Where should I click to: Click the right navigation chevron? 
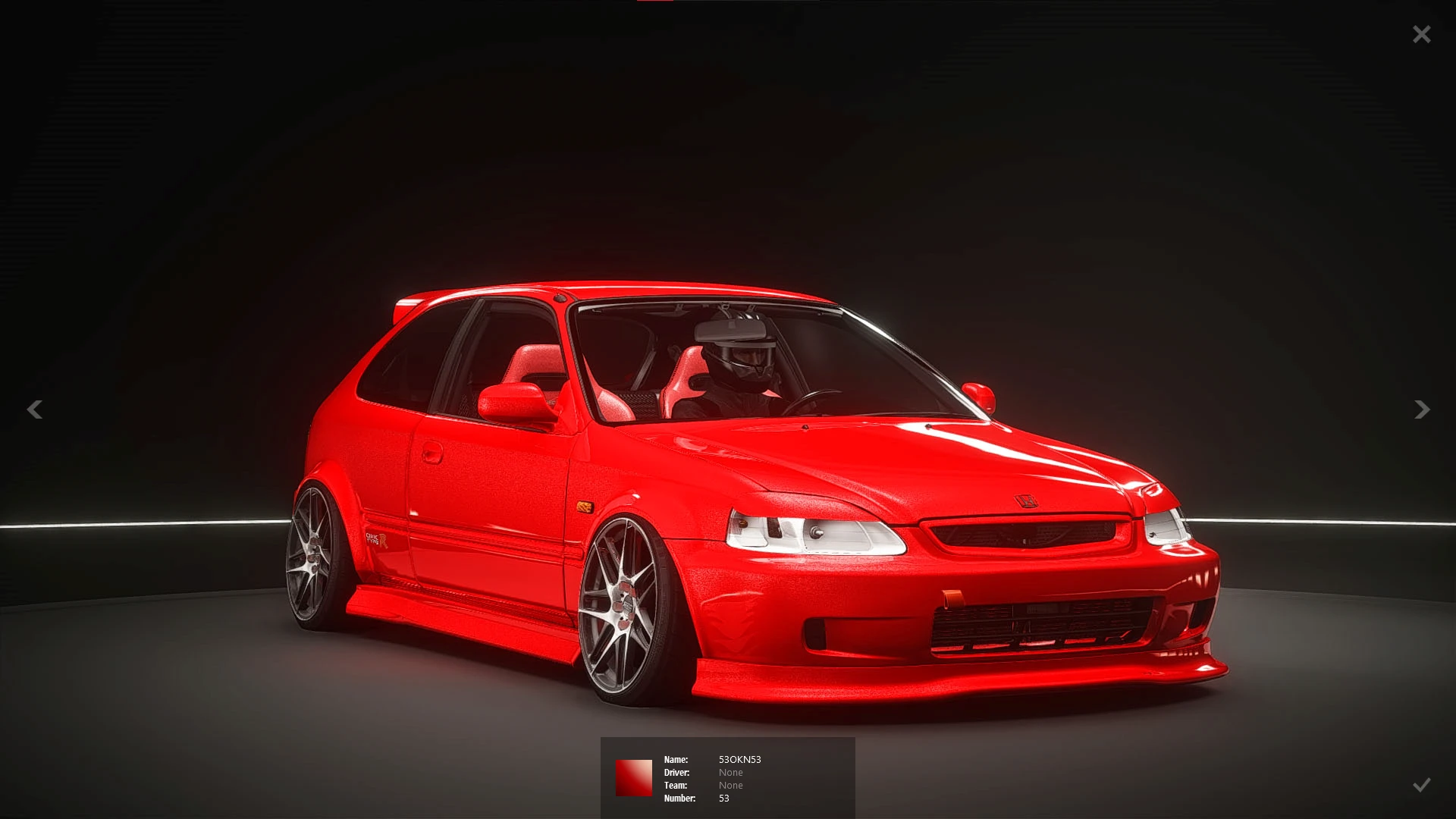1421,409
